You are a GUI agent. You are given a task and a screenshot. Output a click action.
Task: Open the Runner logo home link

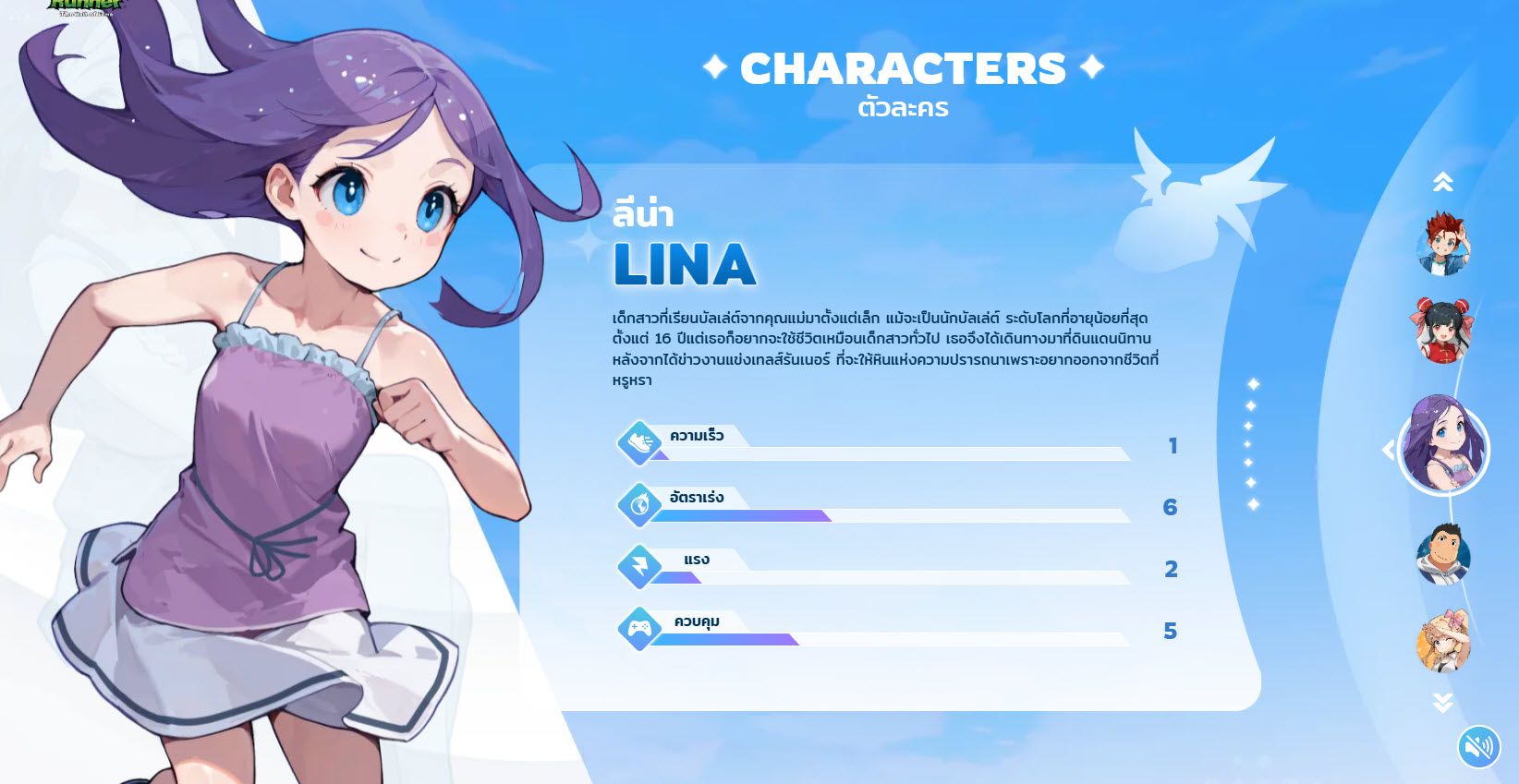[85, 6]
